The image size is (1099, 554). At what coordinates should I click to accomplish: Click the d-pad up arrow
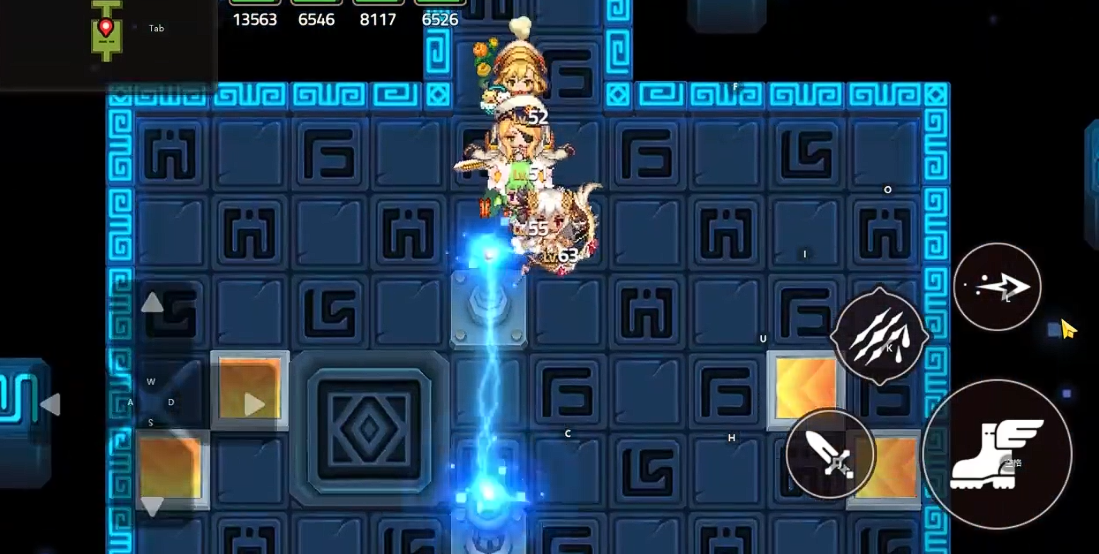[x=152, y=303]
